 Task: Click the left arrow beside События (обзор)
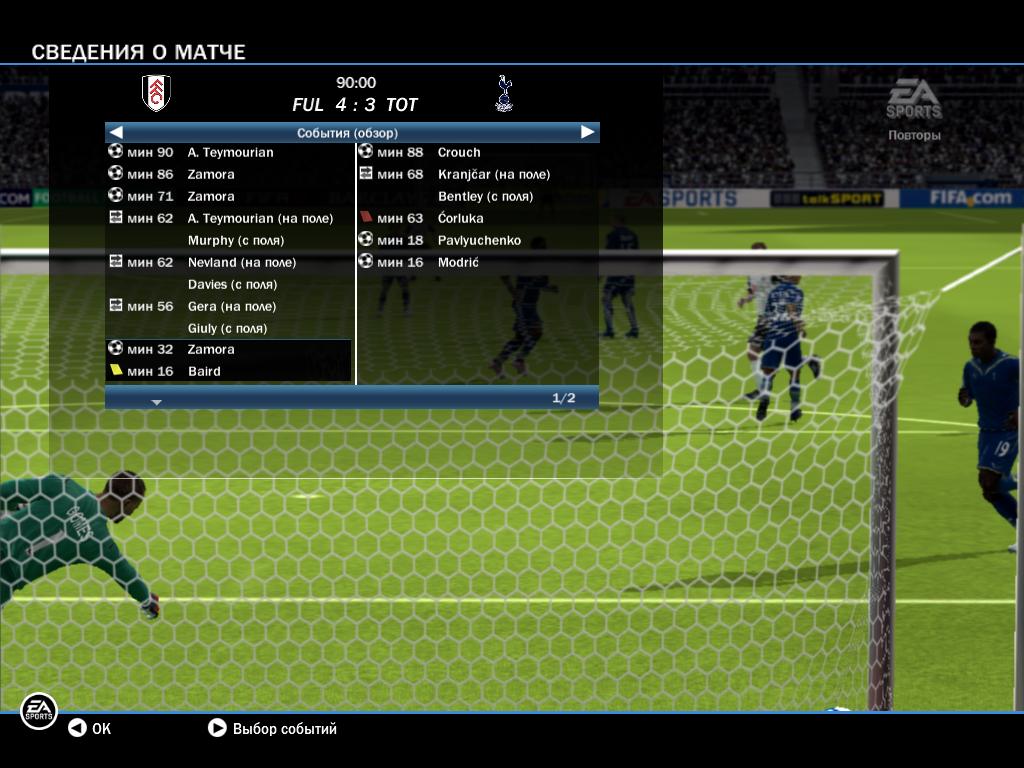point(116,132)
